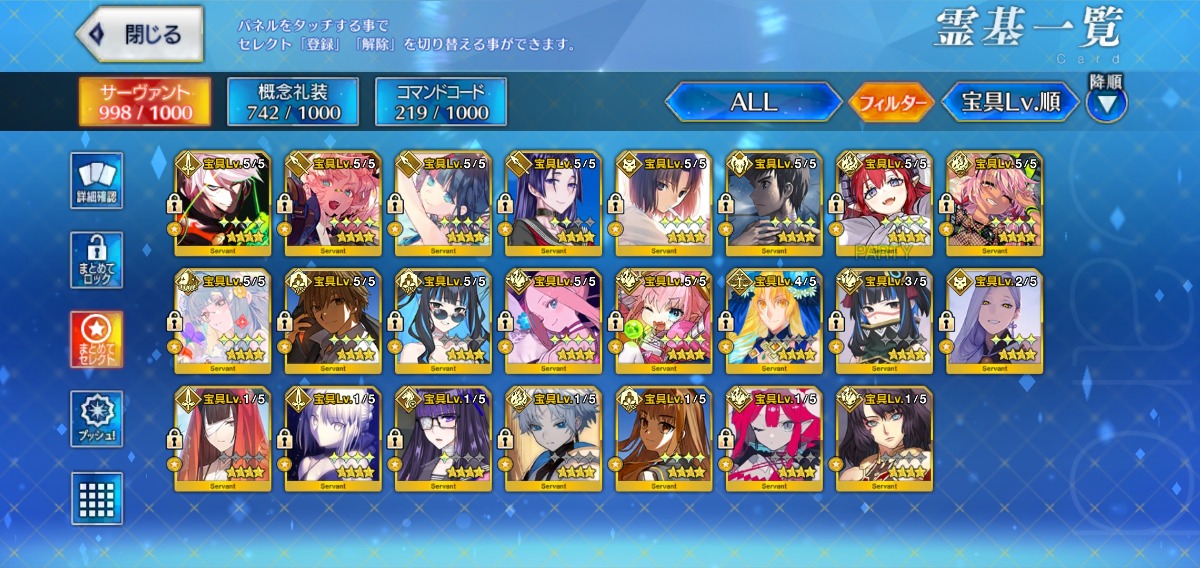Close the list with the 閉じる button
This screenshot has height=568, width=1200.
pos(139,34)
